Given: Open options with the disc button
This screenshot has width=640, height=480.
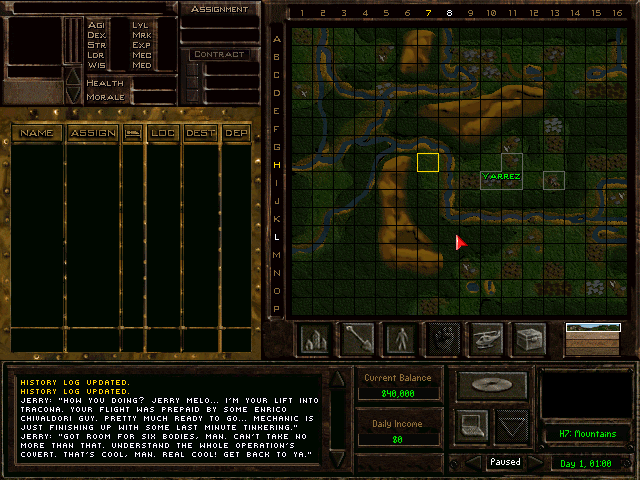Looking at the screenshot, I should (490, 384).
